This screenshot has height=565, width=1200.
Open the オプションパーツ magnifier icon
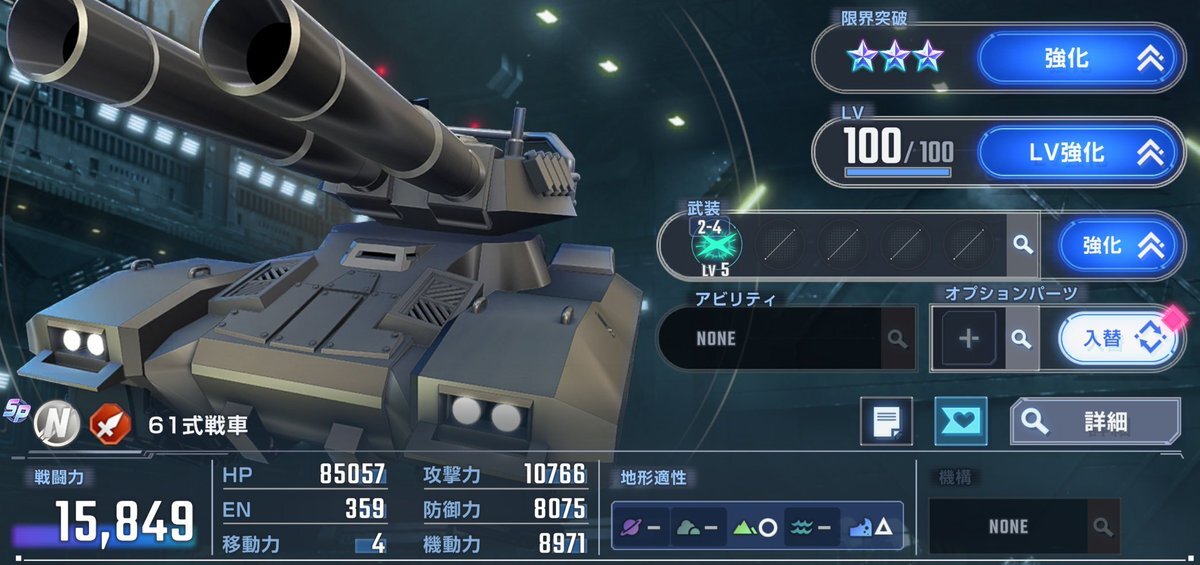1021,339
